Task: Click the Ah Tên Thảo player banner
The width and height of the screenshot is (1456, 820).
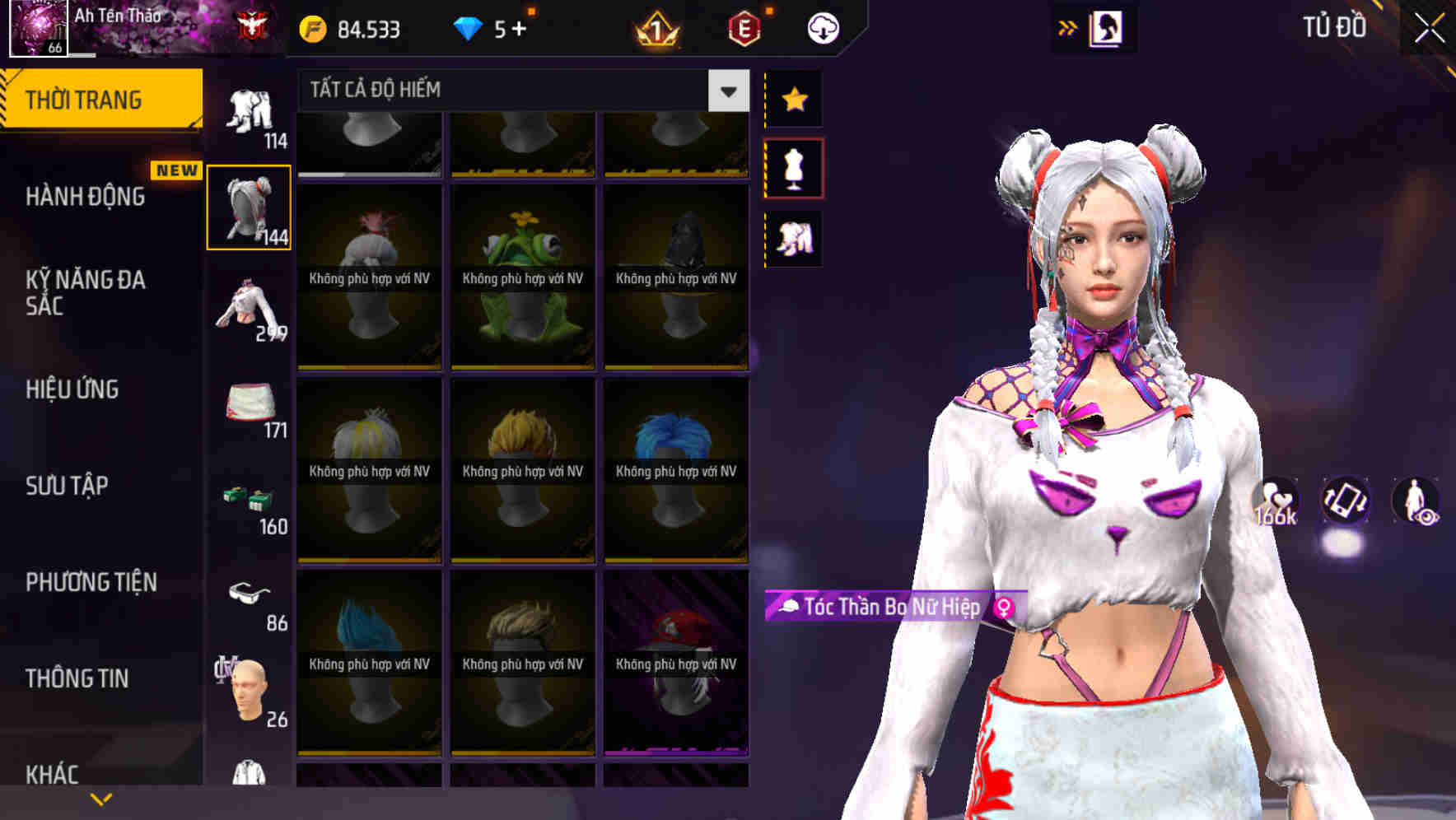Action: tap(124, 16)
